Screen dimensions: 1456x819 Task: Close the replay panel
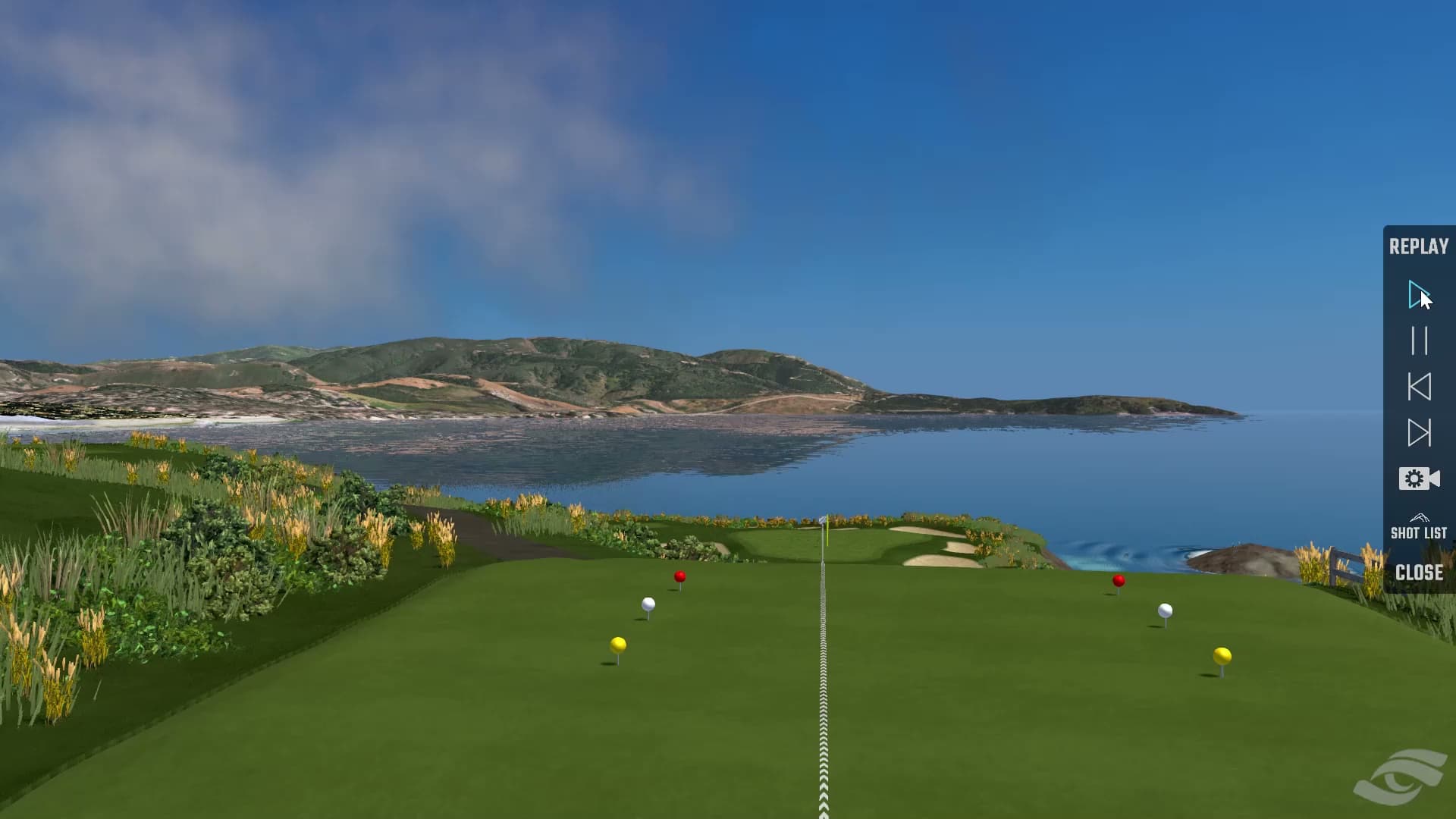(x=1419, y=573)
